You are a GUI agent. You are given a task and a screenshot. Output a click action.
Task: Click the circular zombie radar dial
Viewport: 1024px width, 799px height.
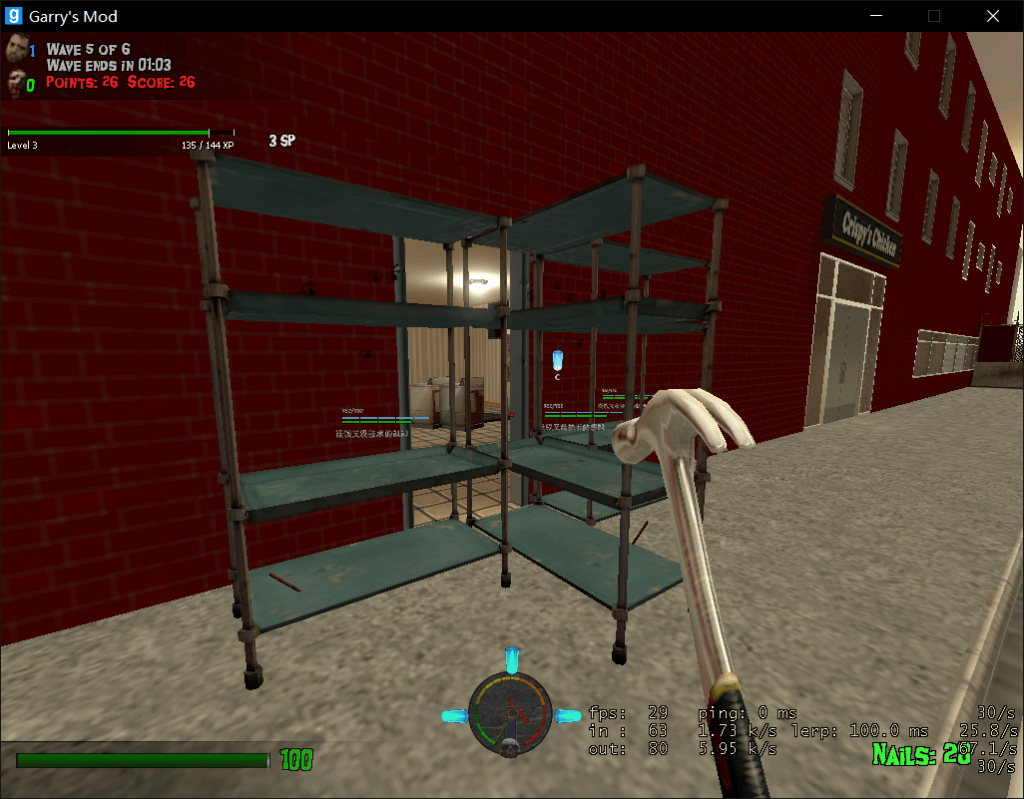tap(510, 714)
